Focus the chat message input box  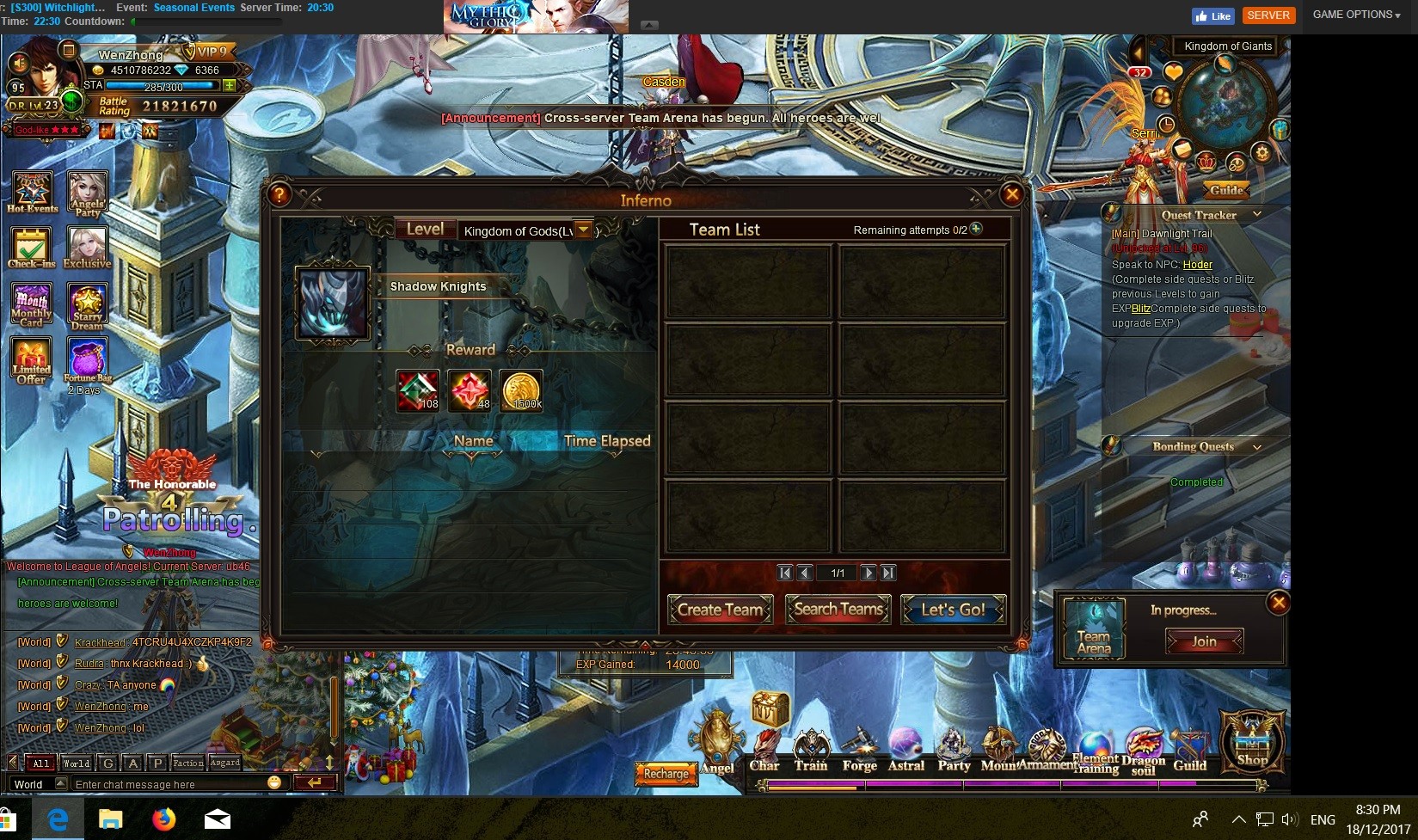pos(168,784)
